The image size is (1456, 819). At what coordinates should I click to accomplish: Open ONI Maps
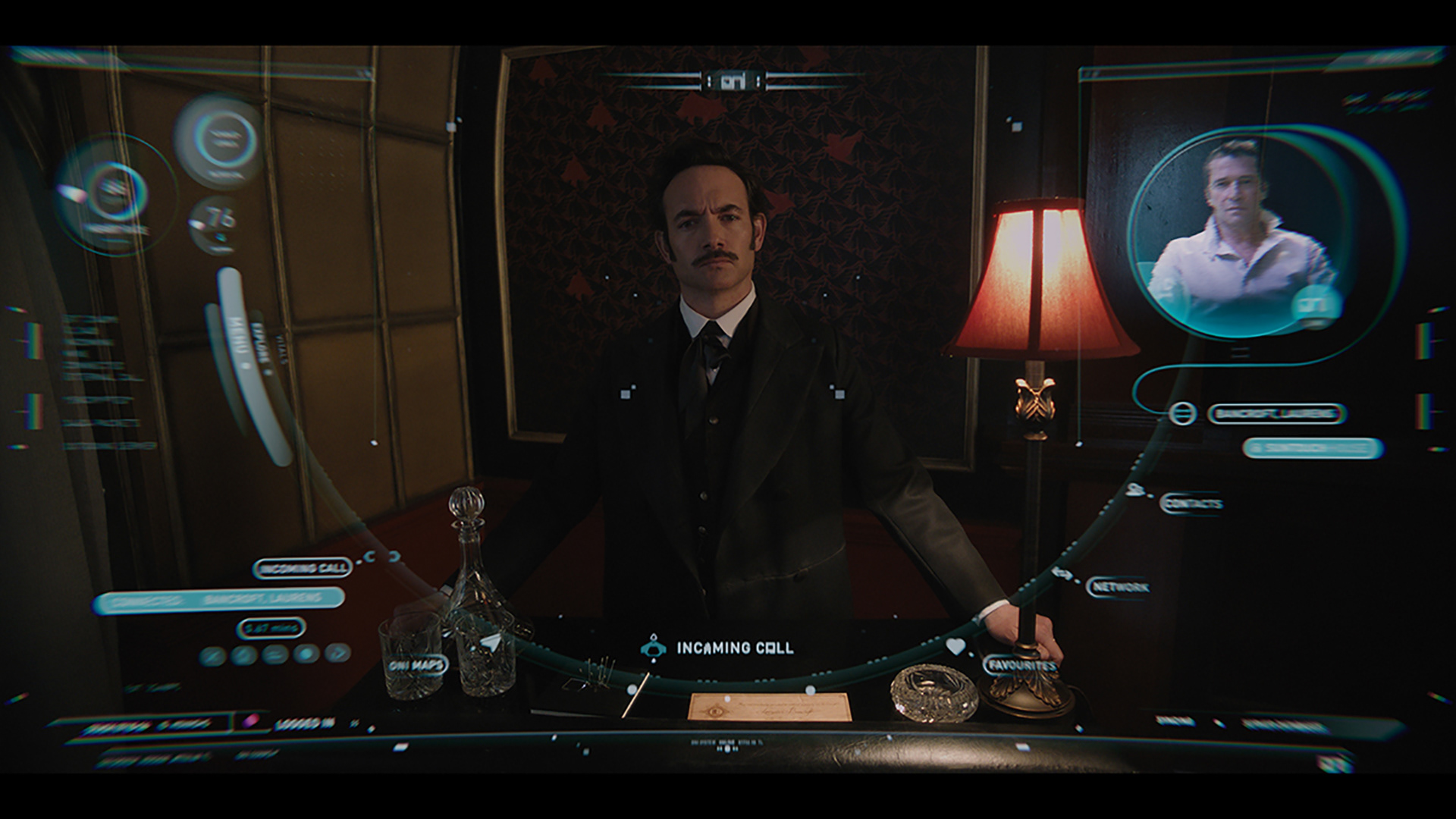tap(417, 665)
